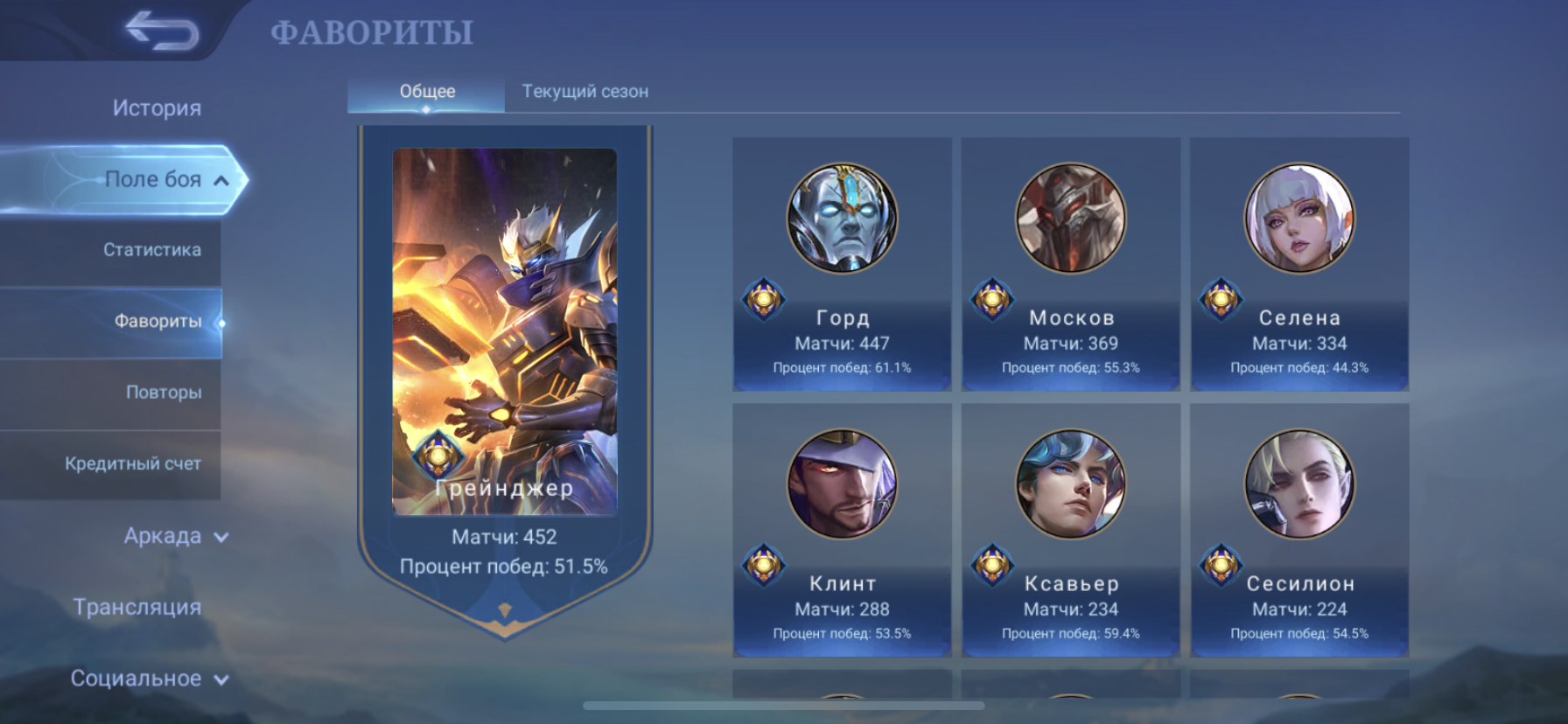
Task: Switch to the Текущий сезон tab
Action: pyautogui.click(x=584, y=92)
